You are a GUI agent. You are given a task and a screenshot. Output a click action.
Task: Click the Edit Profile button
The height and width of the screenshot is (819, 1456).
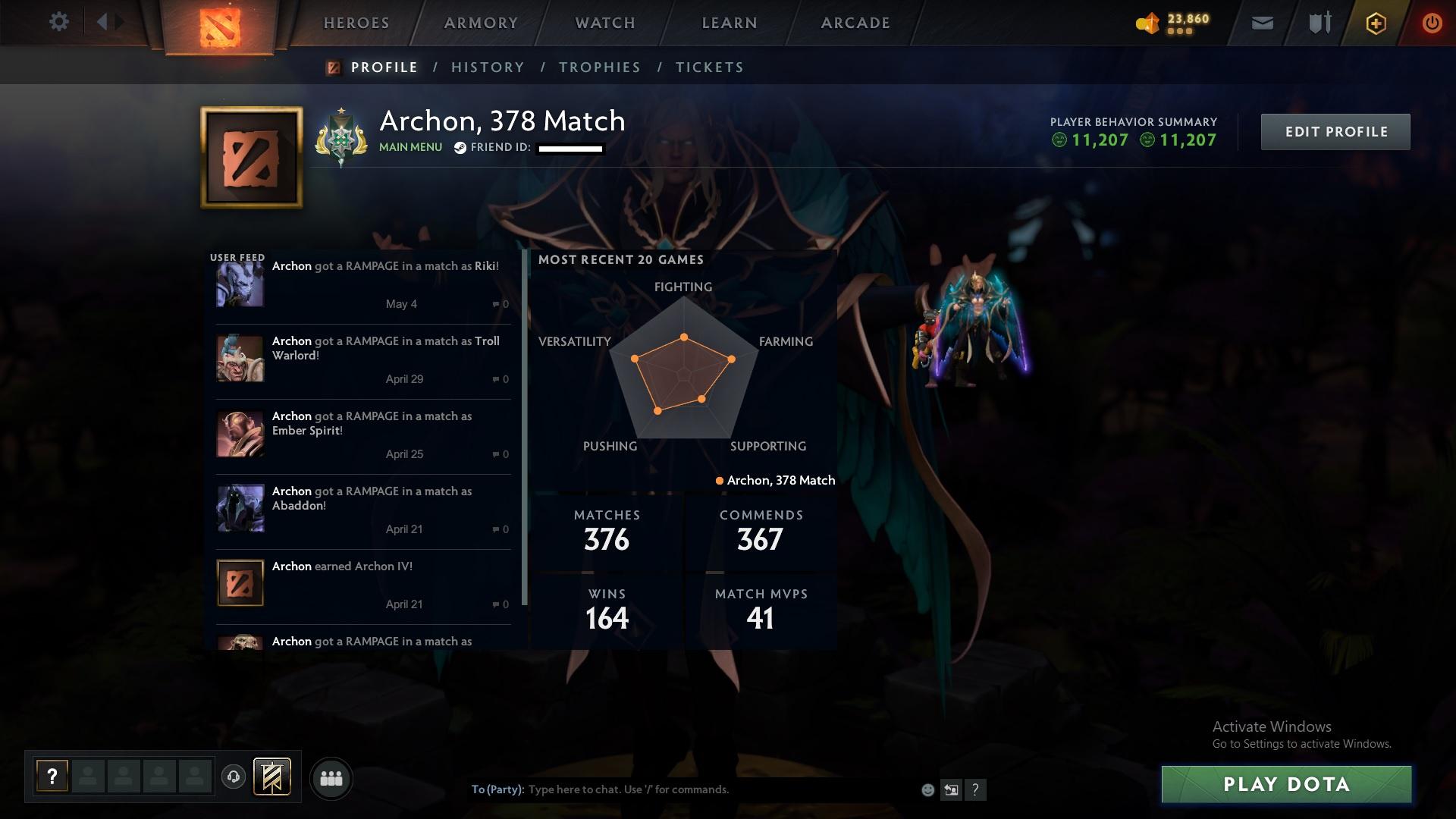(x=1335, y=131)
